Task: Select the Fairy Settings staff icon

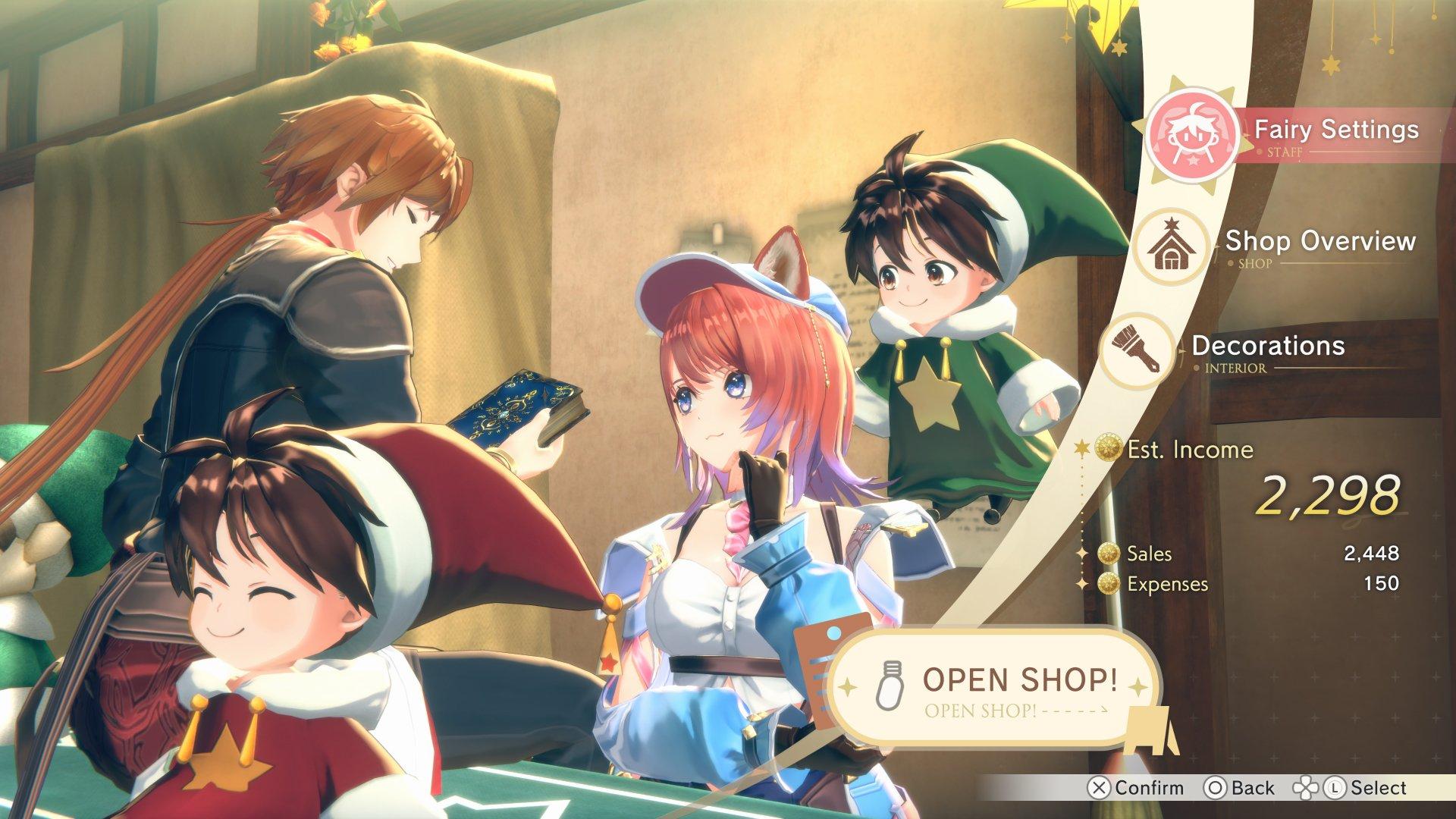Action: click(1193, 133)
